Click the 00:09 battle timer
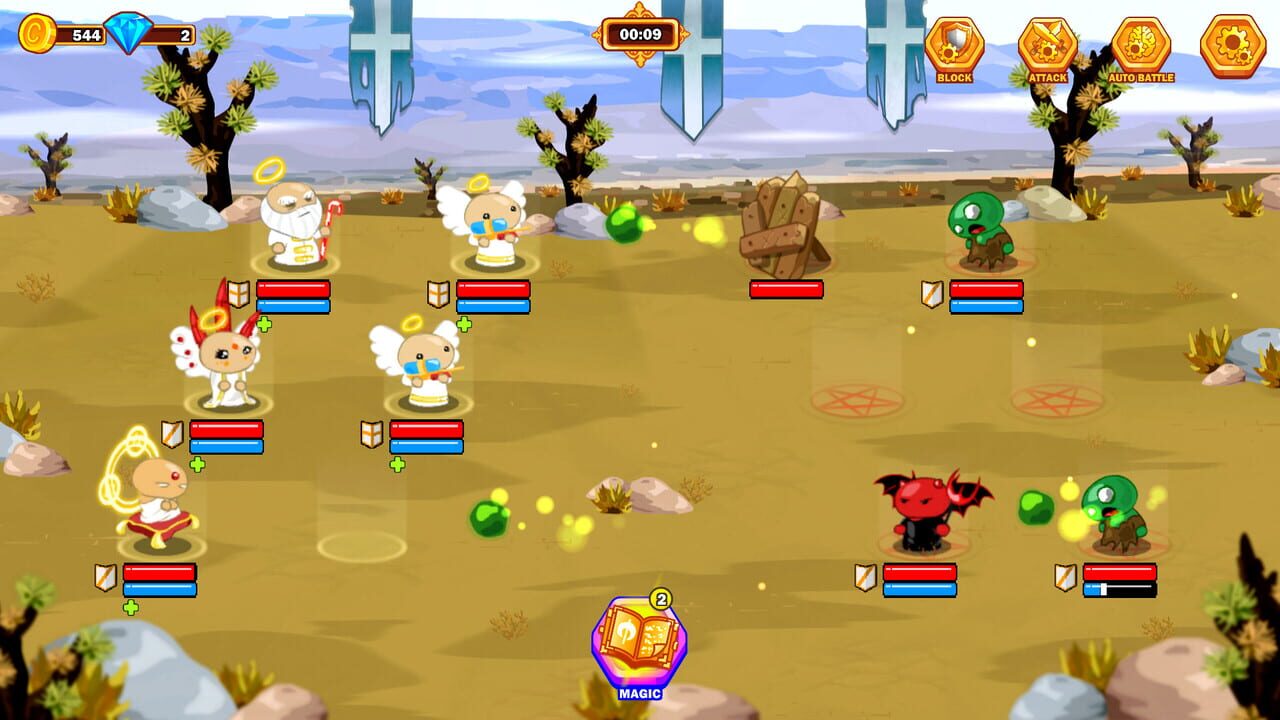 [640, 32]
